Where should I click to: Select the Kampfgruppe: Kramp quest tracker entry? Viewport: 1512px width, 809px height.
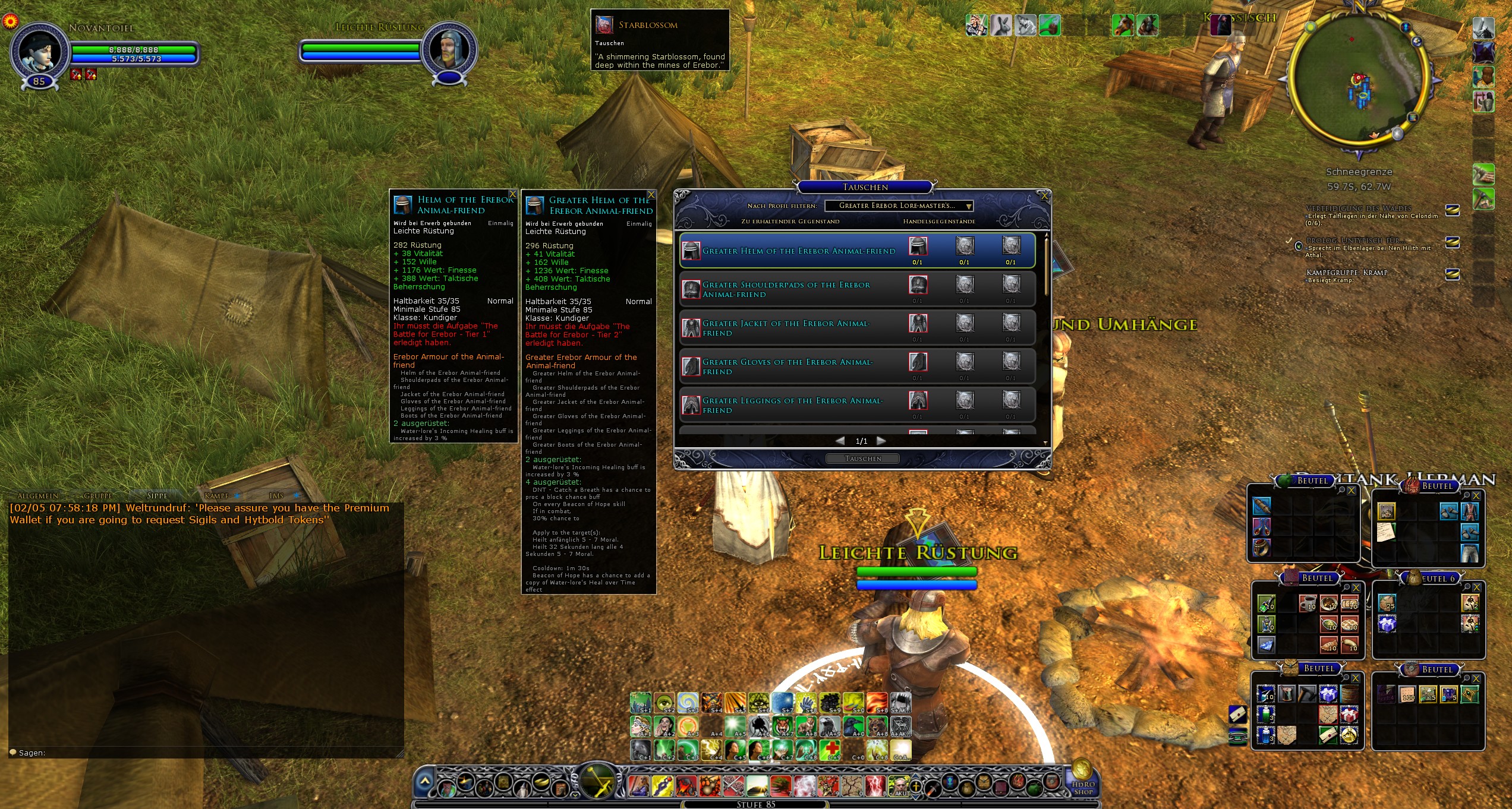1347,273
